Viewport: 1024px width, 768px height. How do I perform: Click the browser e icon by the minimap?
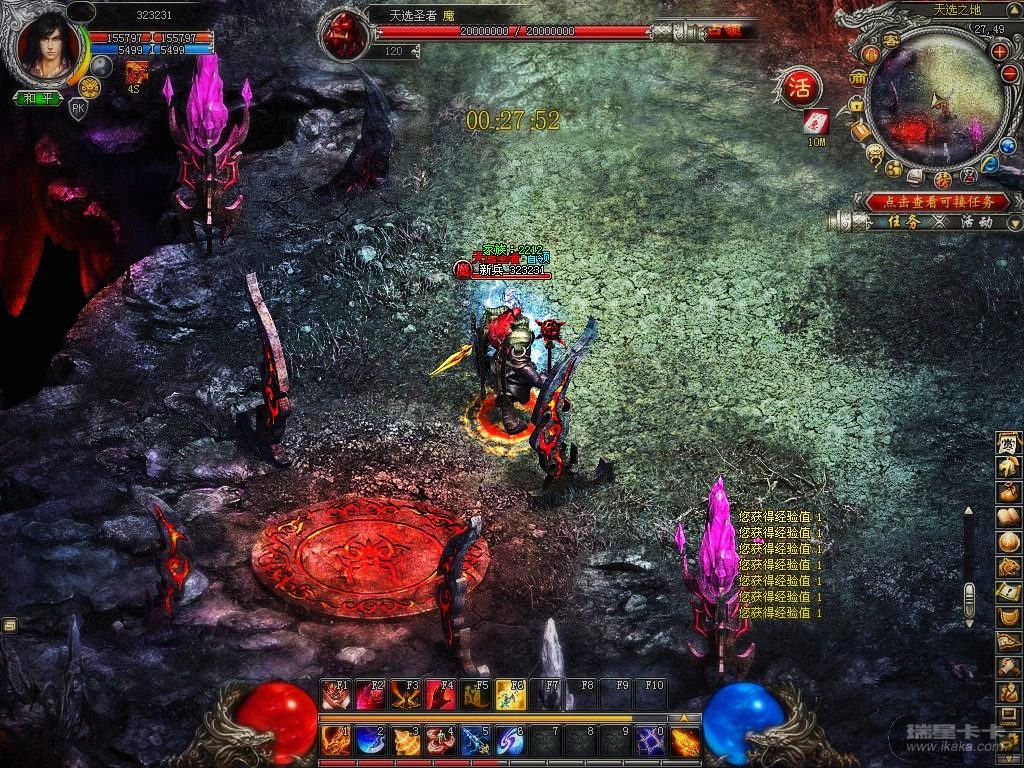coord(989,165)
